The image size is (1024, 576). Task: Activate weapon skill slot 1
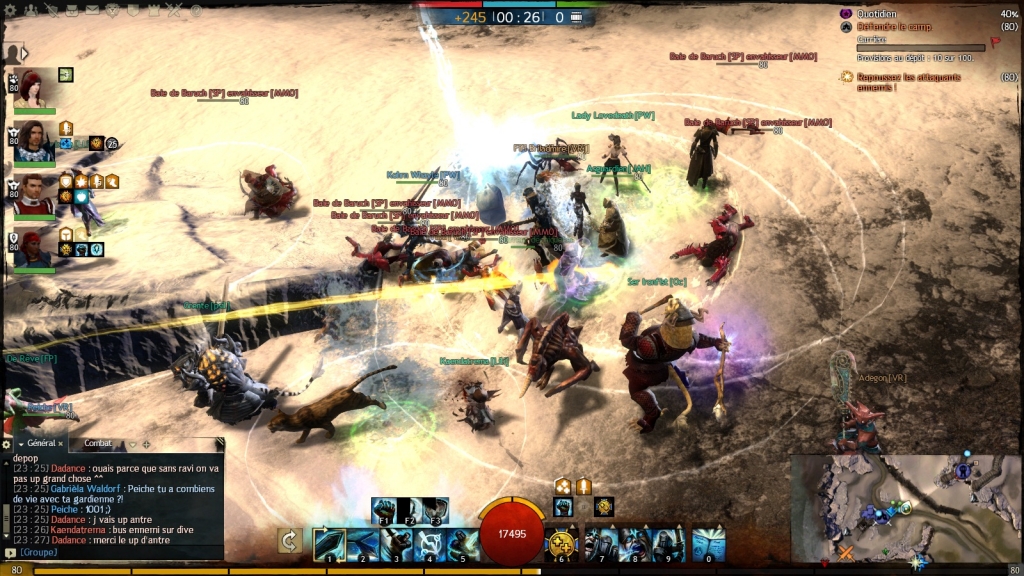point(329,544)
